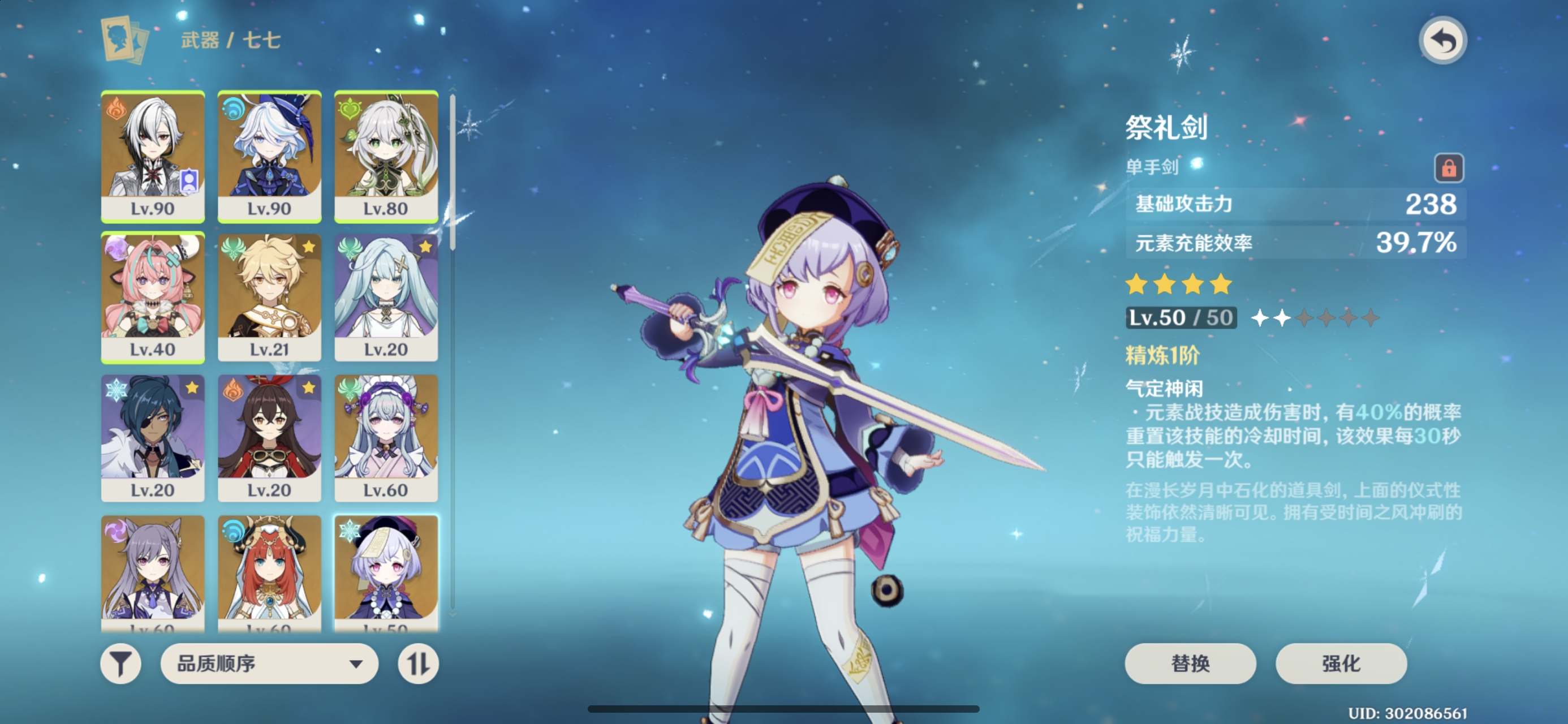
Task: Open the 替换 weapon switch menu
Action: (x=1190, y=663)
